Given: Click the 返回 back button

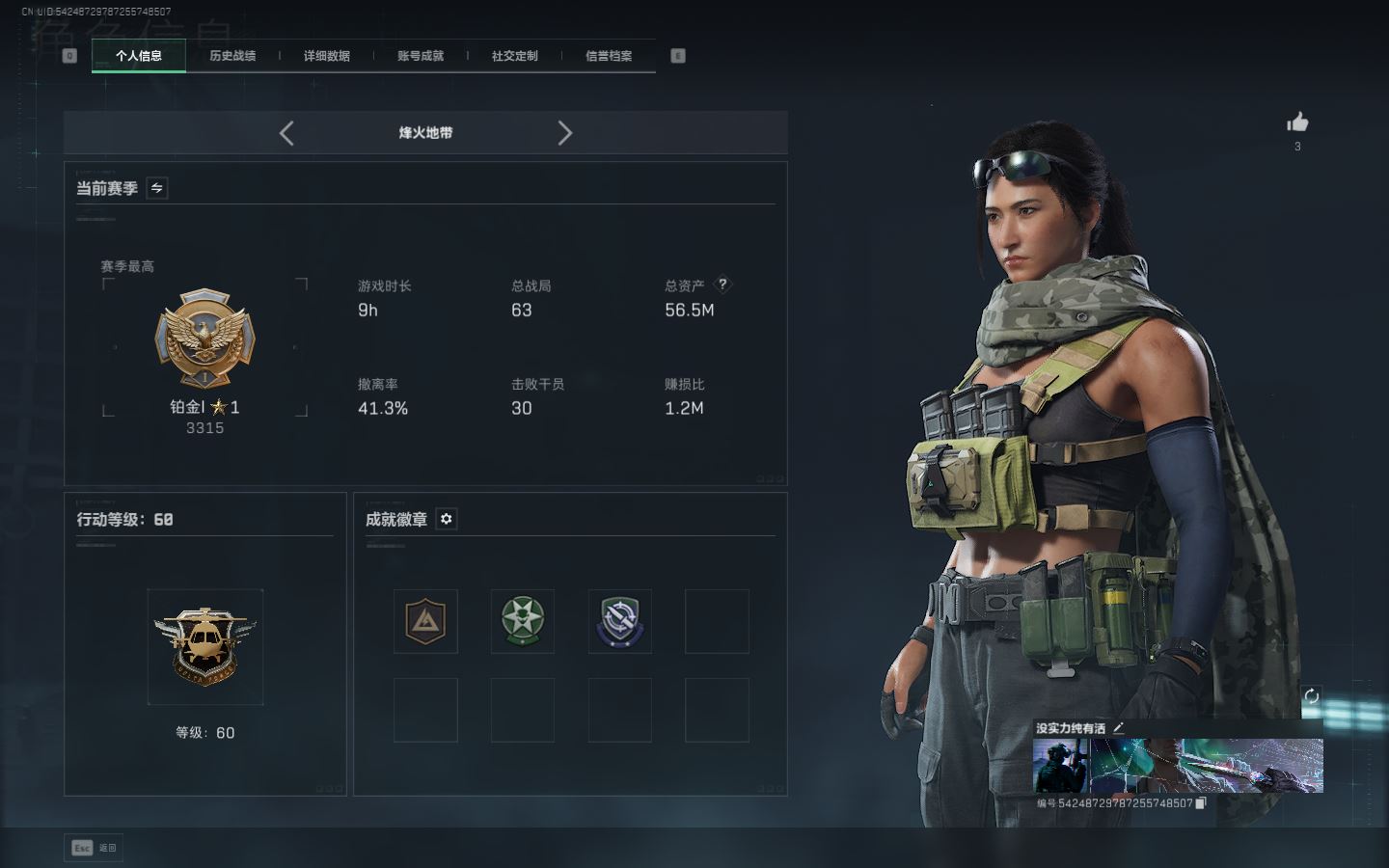Looking at the screenshot, I should pos(95,848).
